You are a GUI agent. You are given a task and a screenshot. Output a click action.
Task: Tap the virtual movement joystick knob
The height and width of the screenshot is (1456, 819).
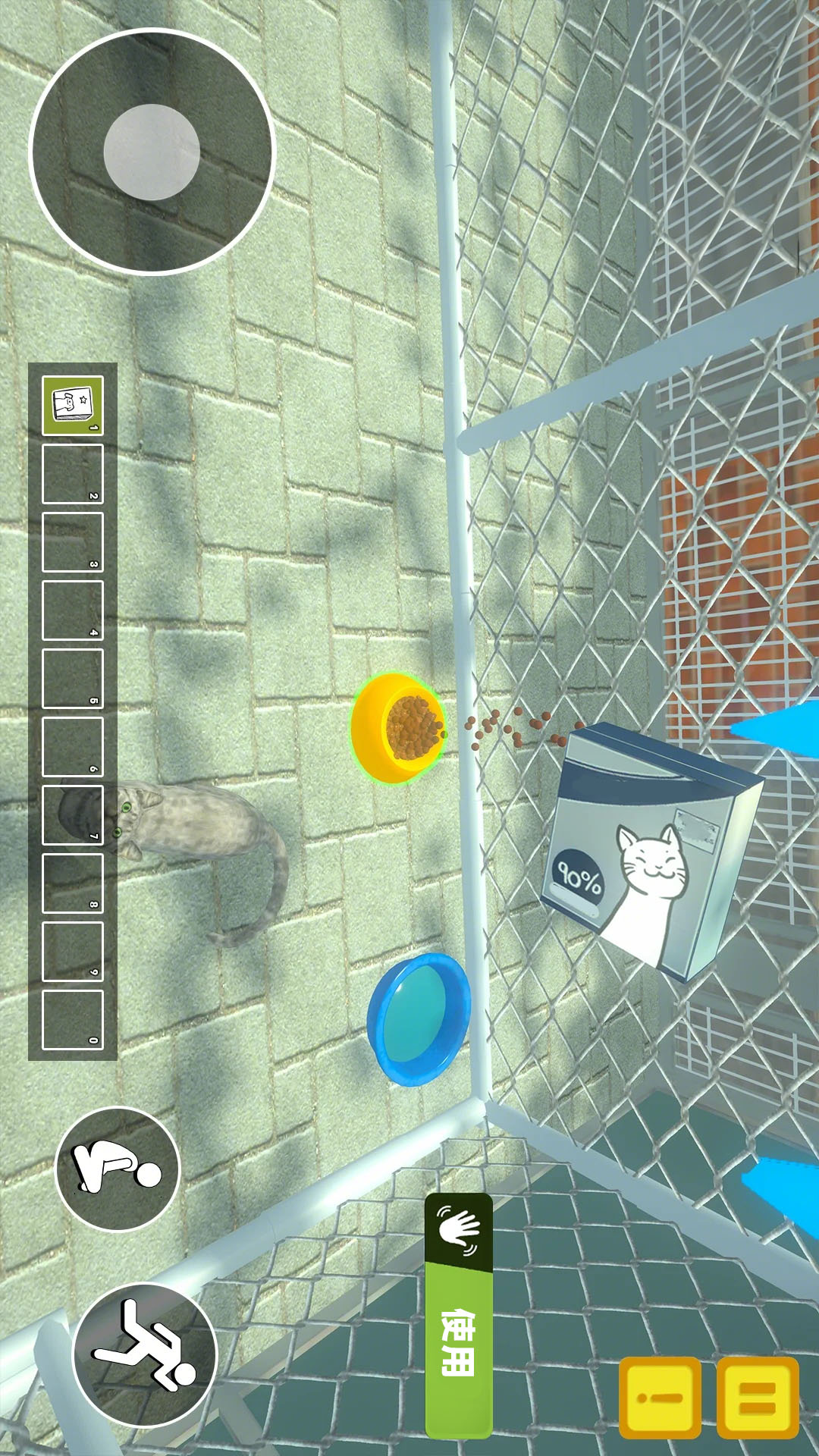tap(152, 152)
